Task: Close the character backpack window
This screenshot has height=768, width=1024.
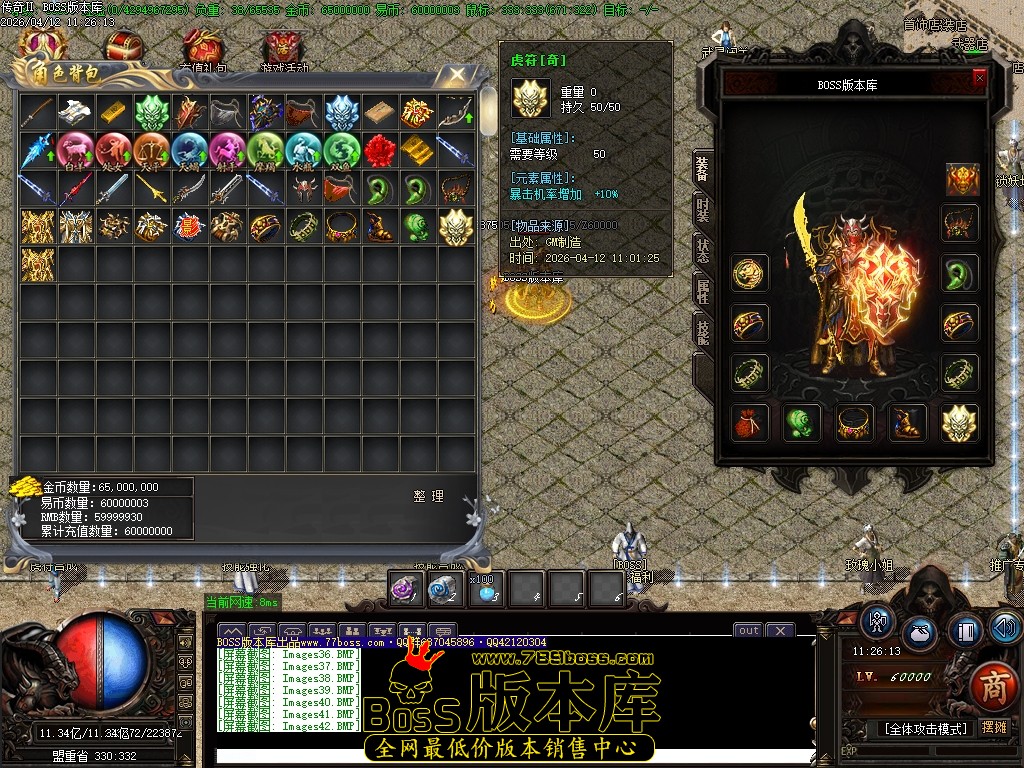Action: [x=456, y=75]
